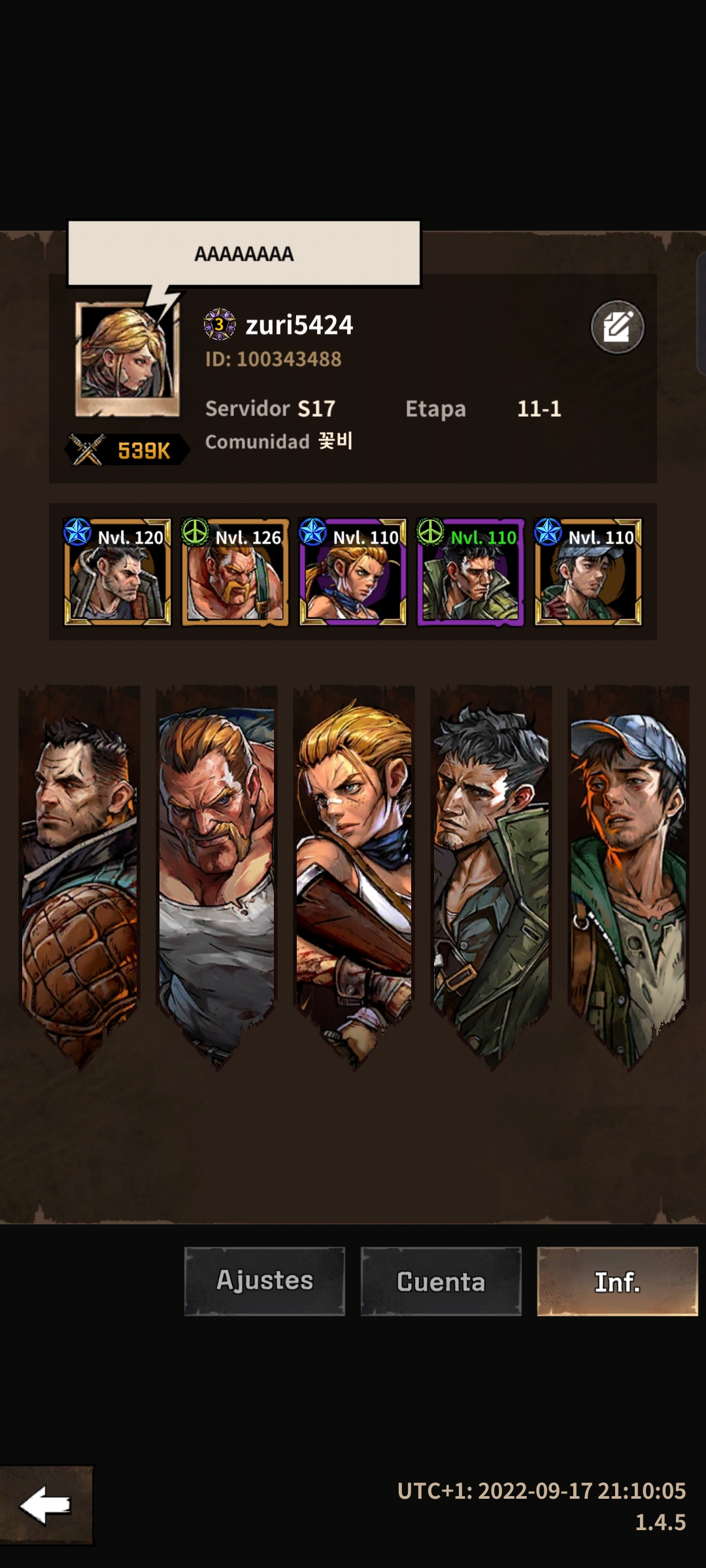The height and width of the screenshot is (1568, 706).
Task: Edit the profile with the pencil button
Action: pos(617,327)
